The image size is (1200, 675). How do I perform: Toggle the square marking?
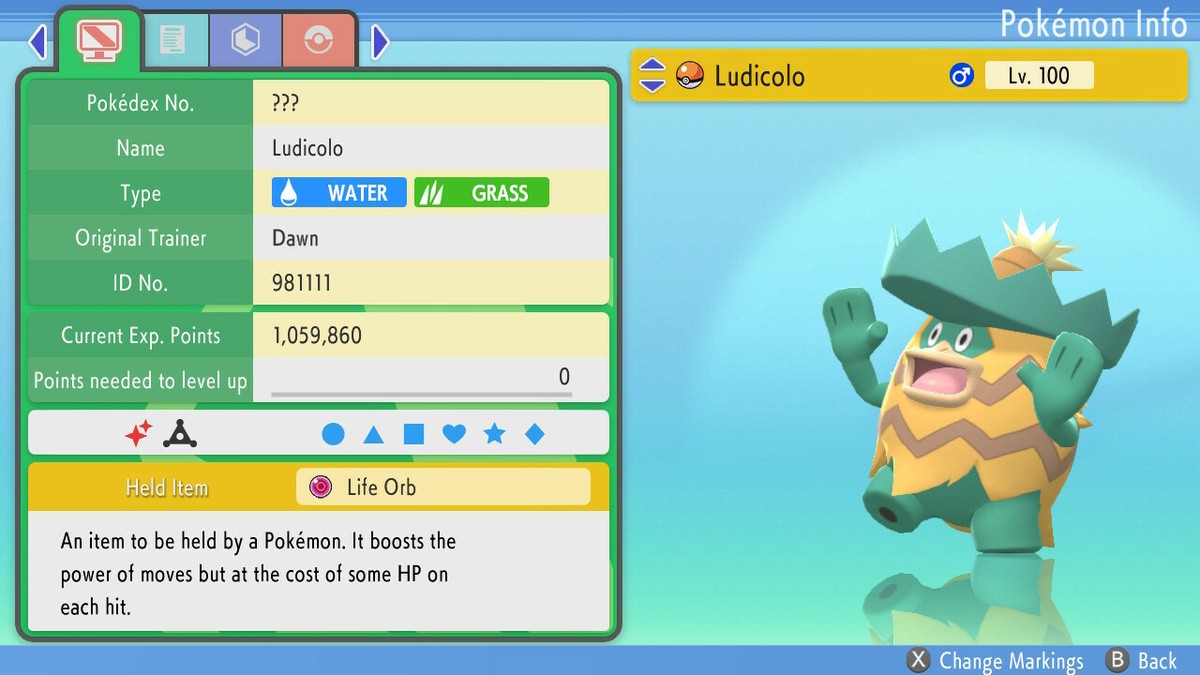414,434
